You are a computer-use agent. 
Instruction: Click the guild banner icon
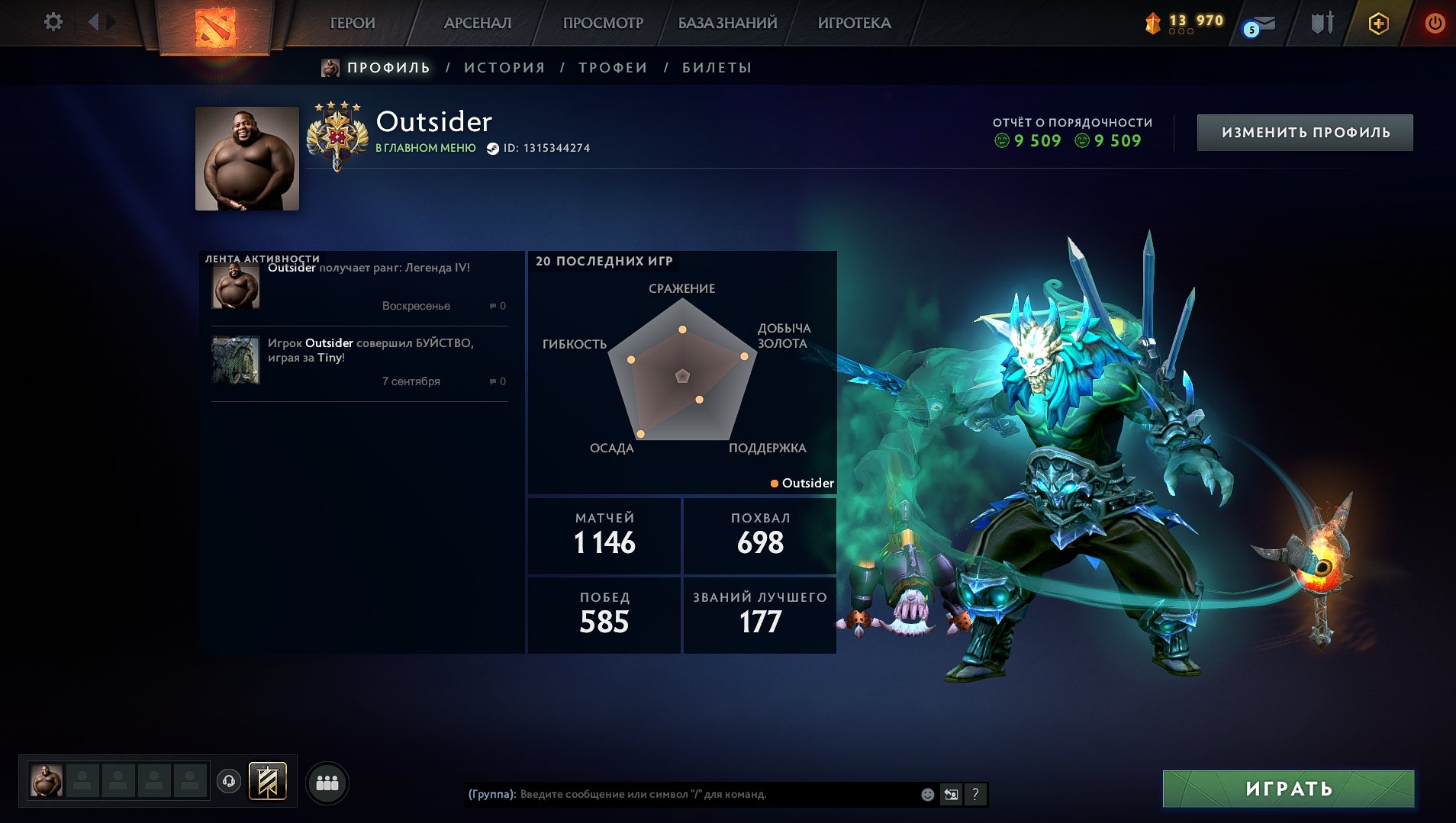pos(268,782)
